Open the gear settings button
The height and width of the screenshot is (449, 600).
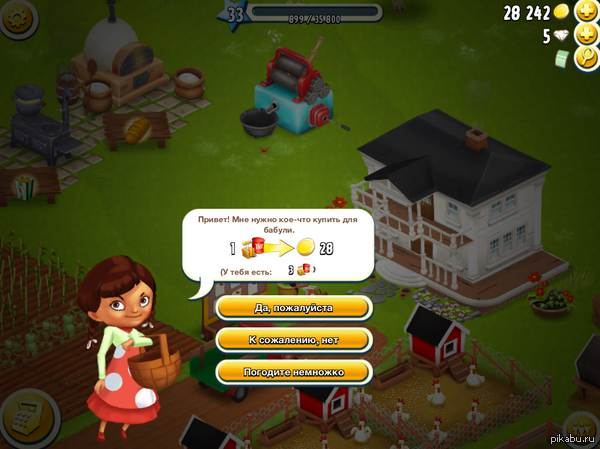pyautogui.click(x=12, y=17)
